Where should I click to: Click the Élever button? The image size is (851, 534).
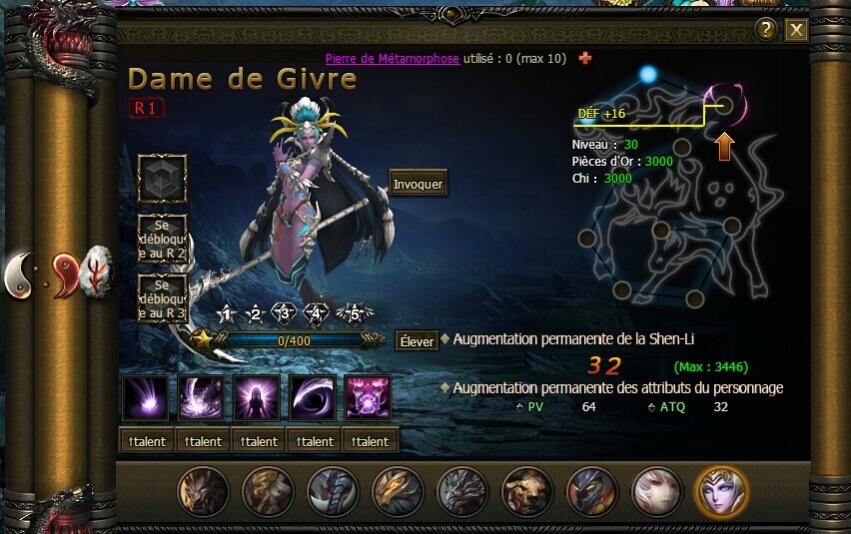pos(416,341)
